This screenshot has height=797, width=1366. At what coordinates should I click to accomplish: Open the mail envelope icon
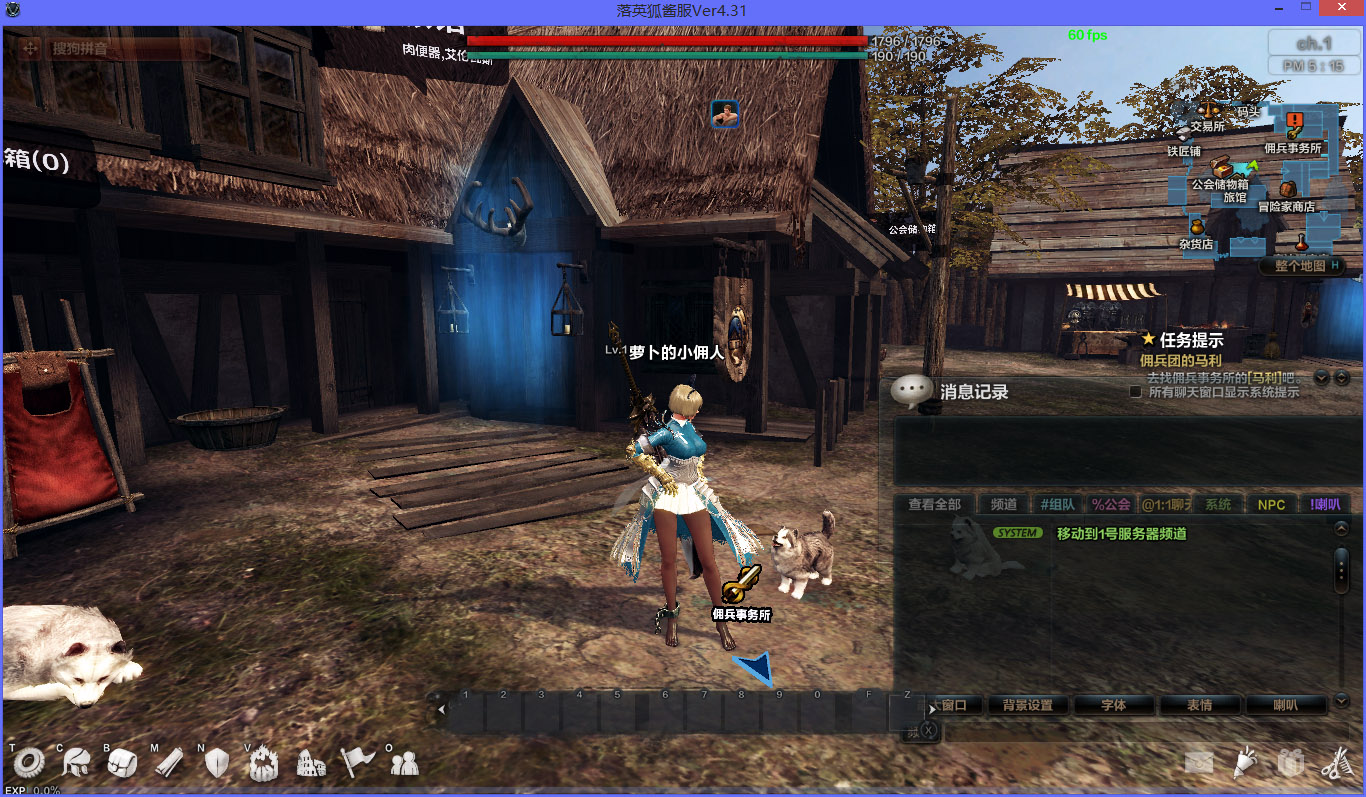tap(1199, 763)
